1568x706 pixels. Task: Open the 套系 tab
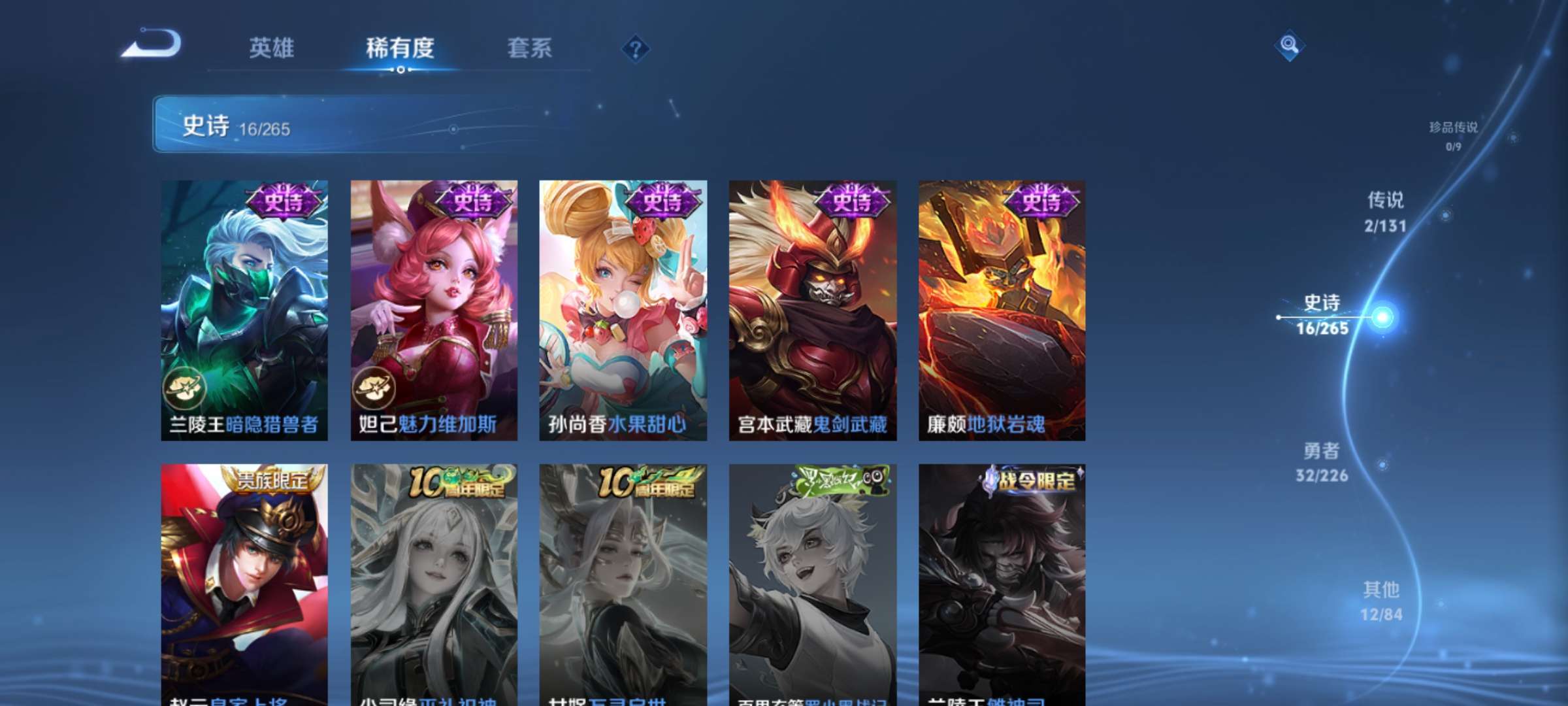531,49
